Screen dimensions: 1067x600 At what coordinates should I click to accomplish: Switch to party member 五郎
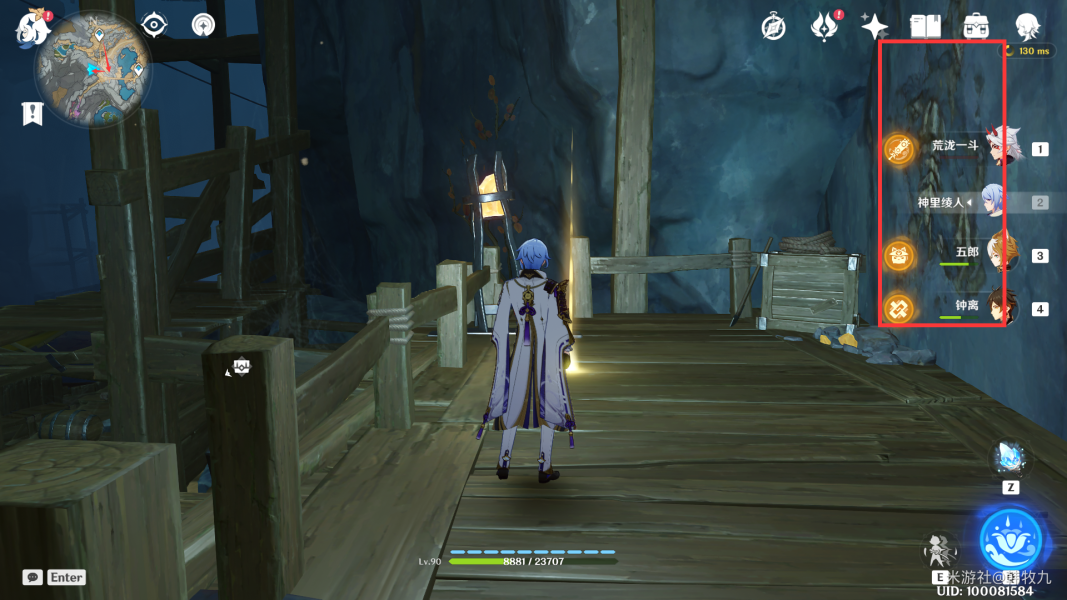pyautogui.click(x=1001, y=254)
